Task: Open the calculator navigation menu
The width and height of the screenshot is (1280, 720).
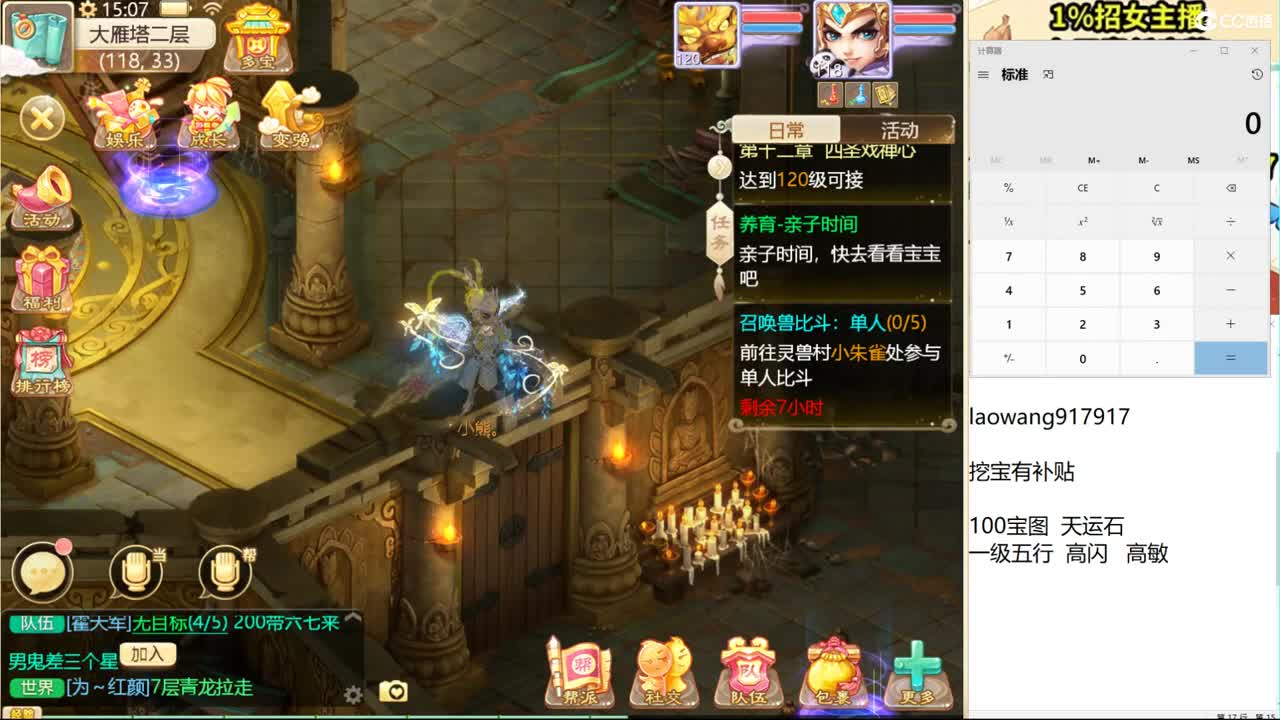Action: pos(983,74)
